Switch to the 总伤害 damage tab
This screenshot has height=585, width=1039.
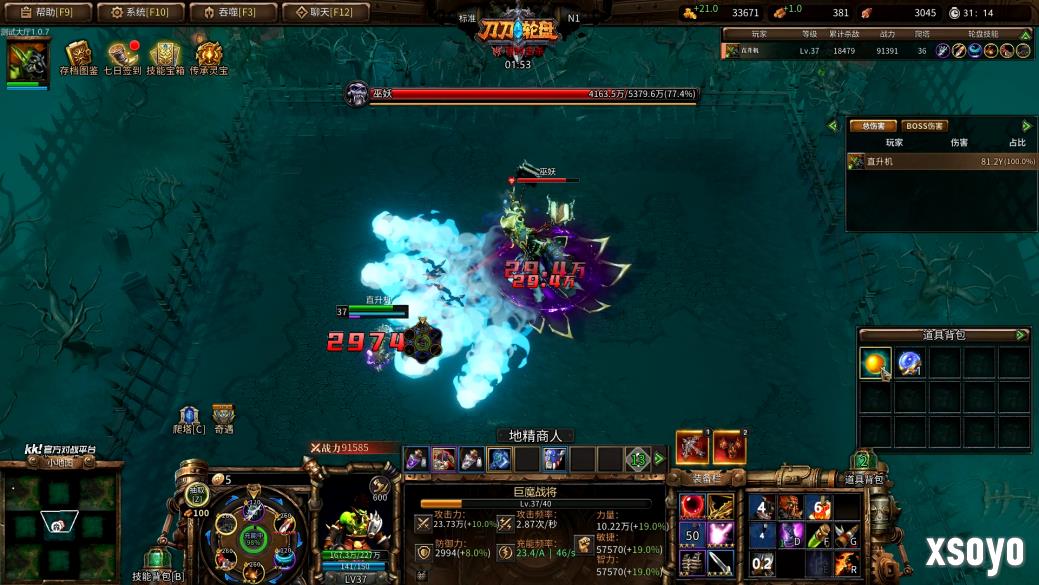(x=872, y=126)
